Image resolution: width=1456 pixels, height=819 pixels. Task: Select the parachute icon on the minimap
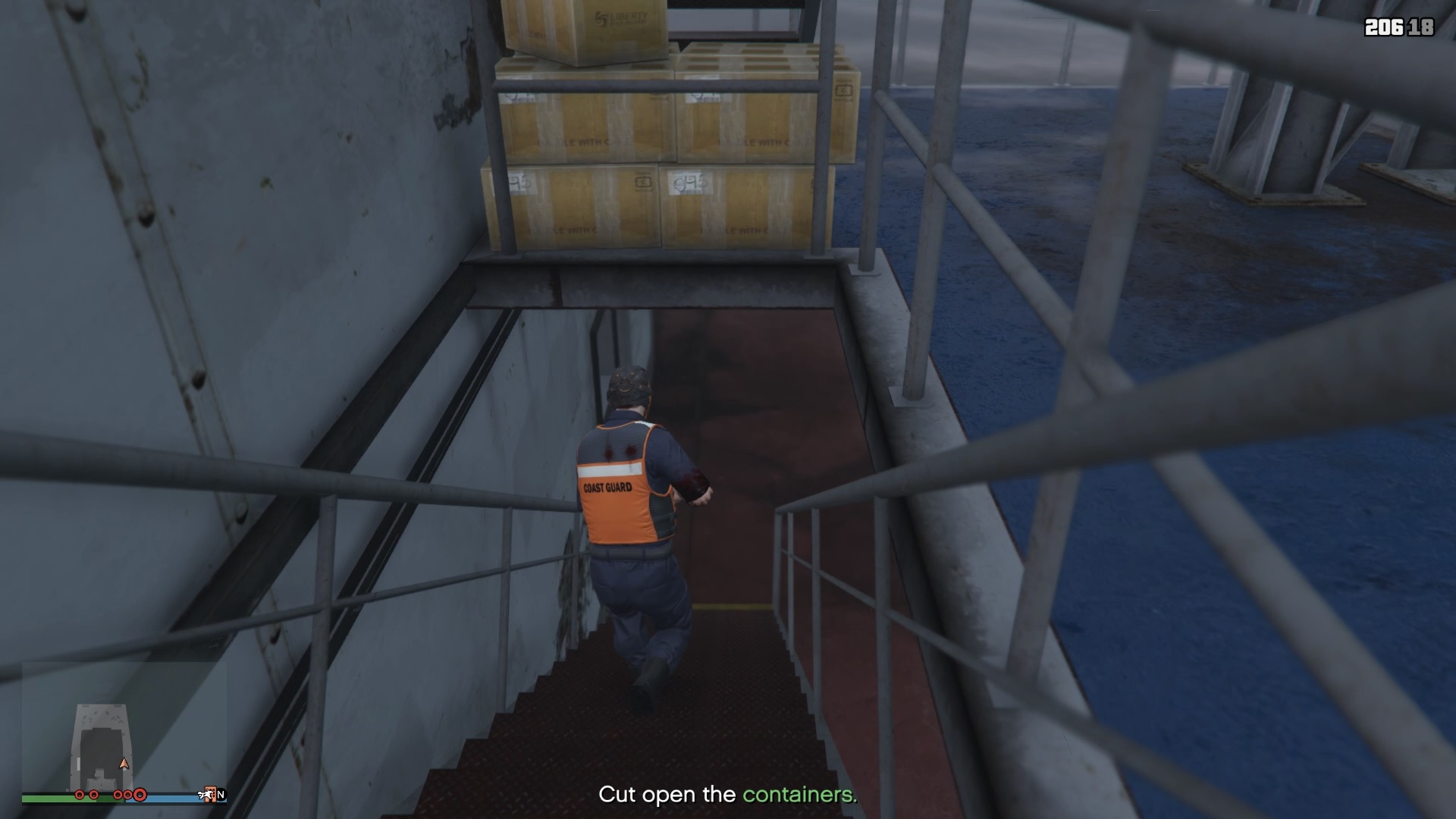click(206, 794)
